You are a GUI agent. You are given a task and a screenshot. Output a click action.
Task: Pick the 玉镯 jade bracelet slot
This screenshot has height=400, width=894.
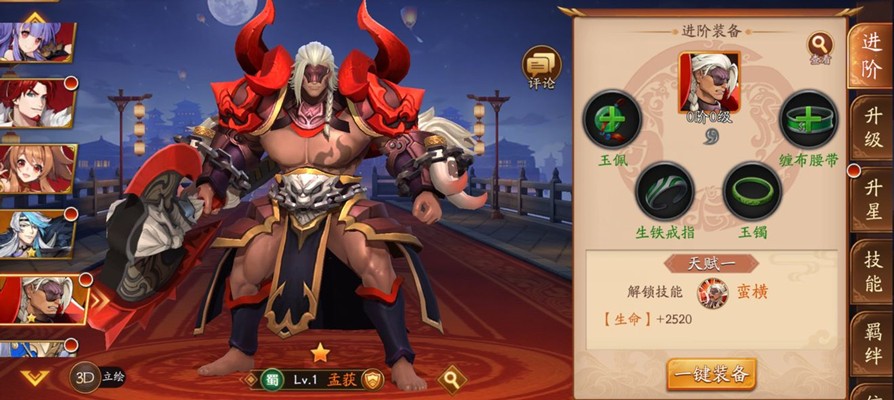tap(752, 190)
